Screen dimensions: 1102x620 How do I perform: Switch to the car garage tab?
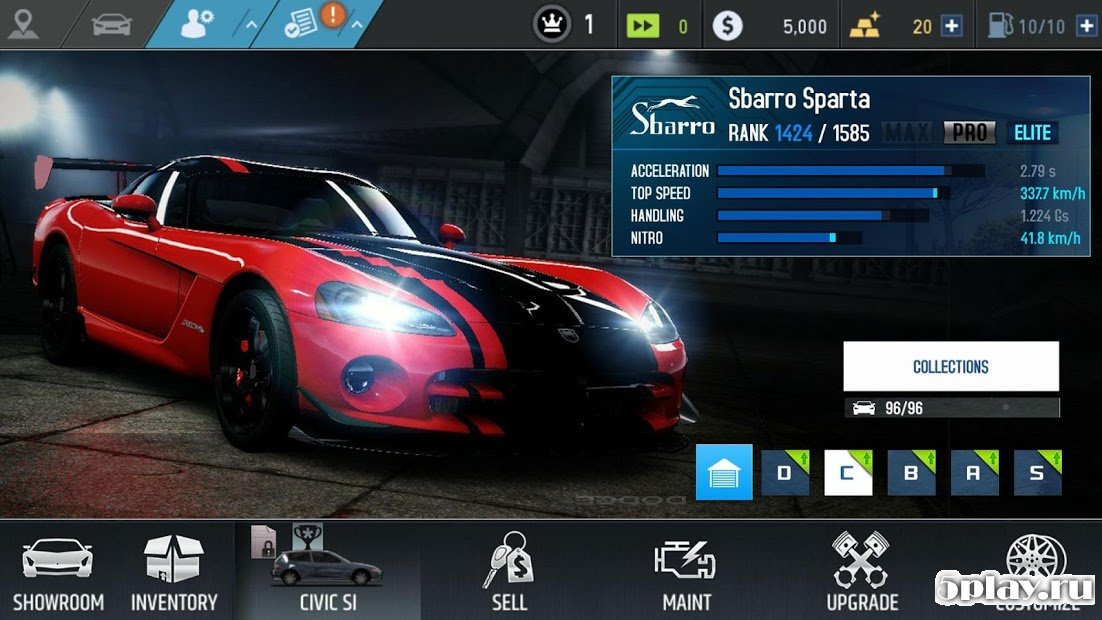pos(111,24)
